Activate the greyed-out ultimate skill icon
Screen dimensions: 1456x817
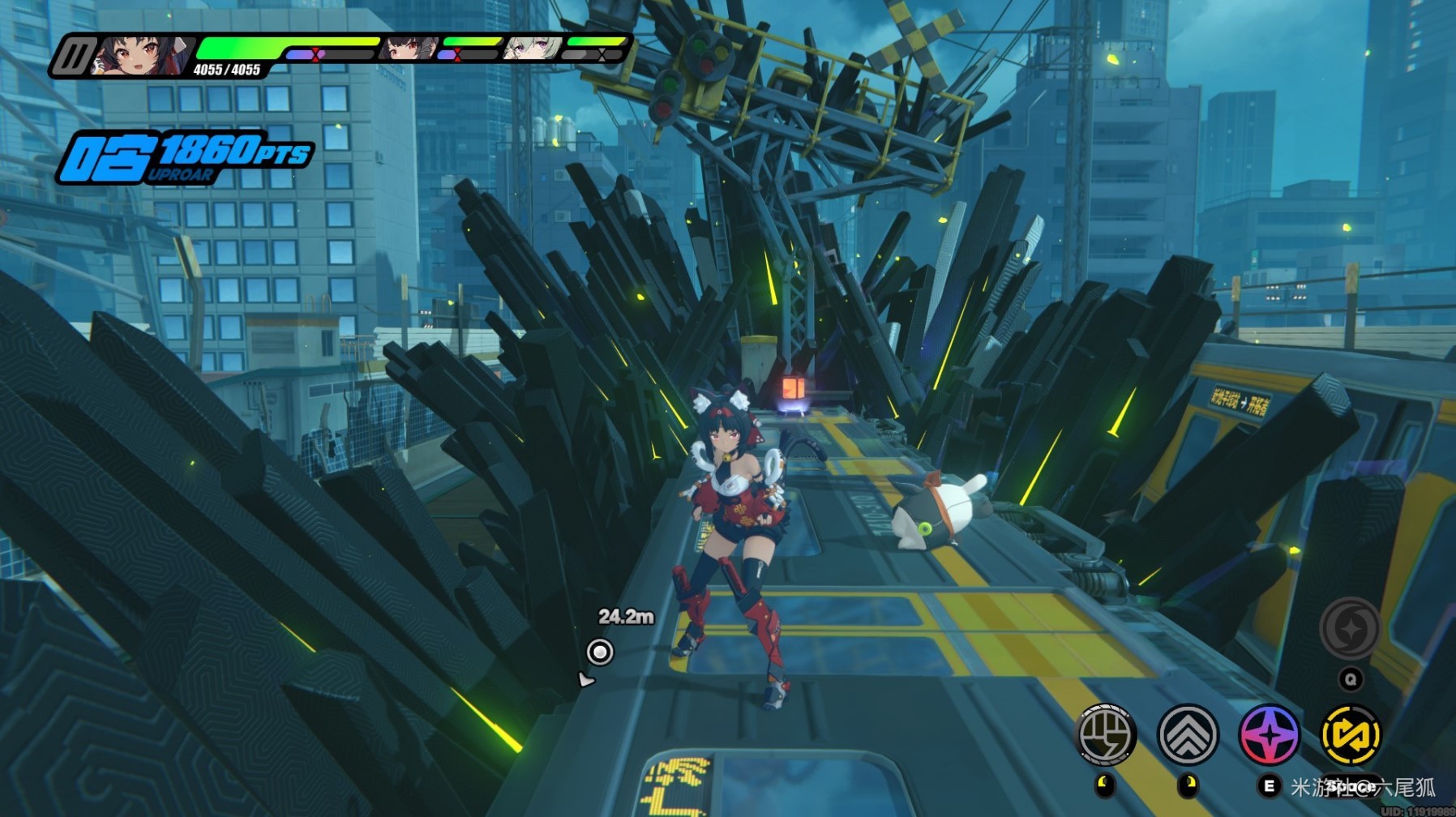[x=1350, y=628]
